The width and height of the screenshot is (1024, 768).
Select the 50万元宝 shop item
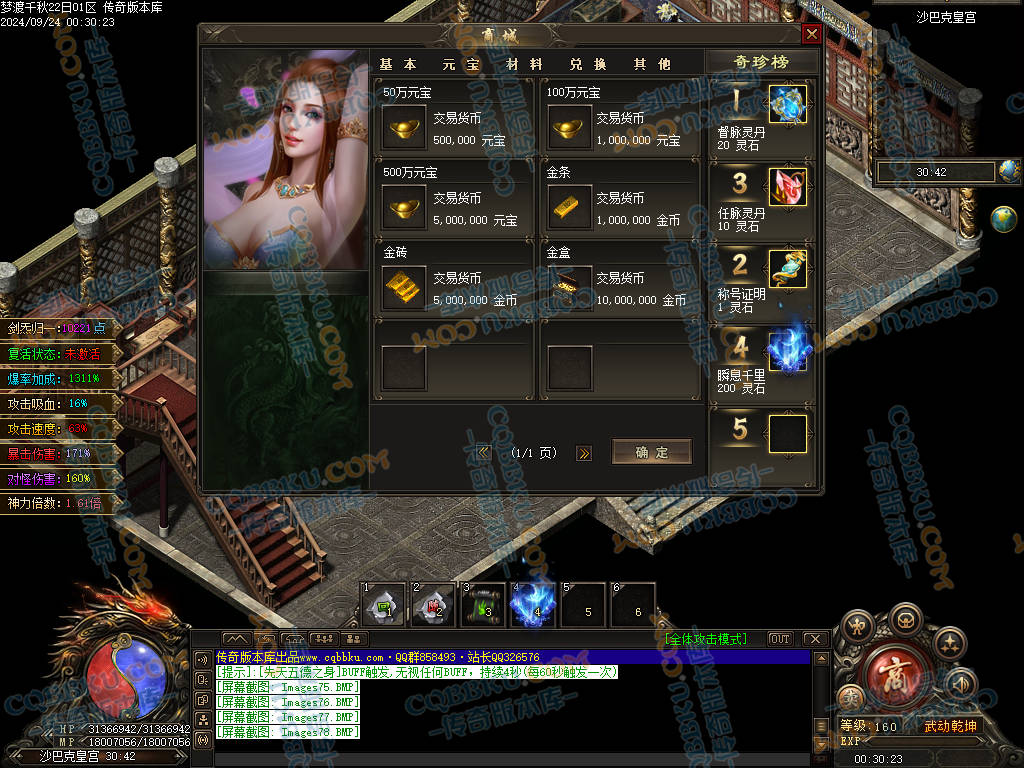tap(405, 128)
